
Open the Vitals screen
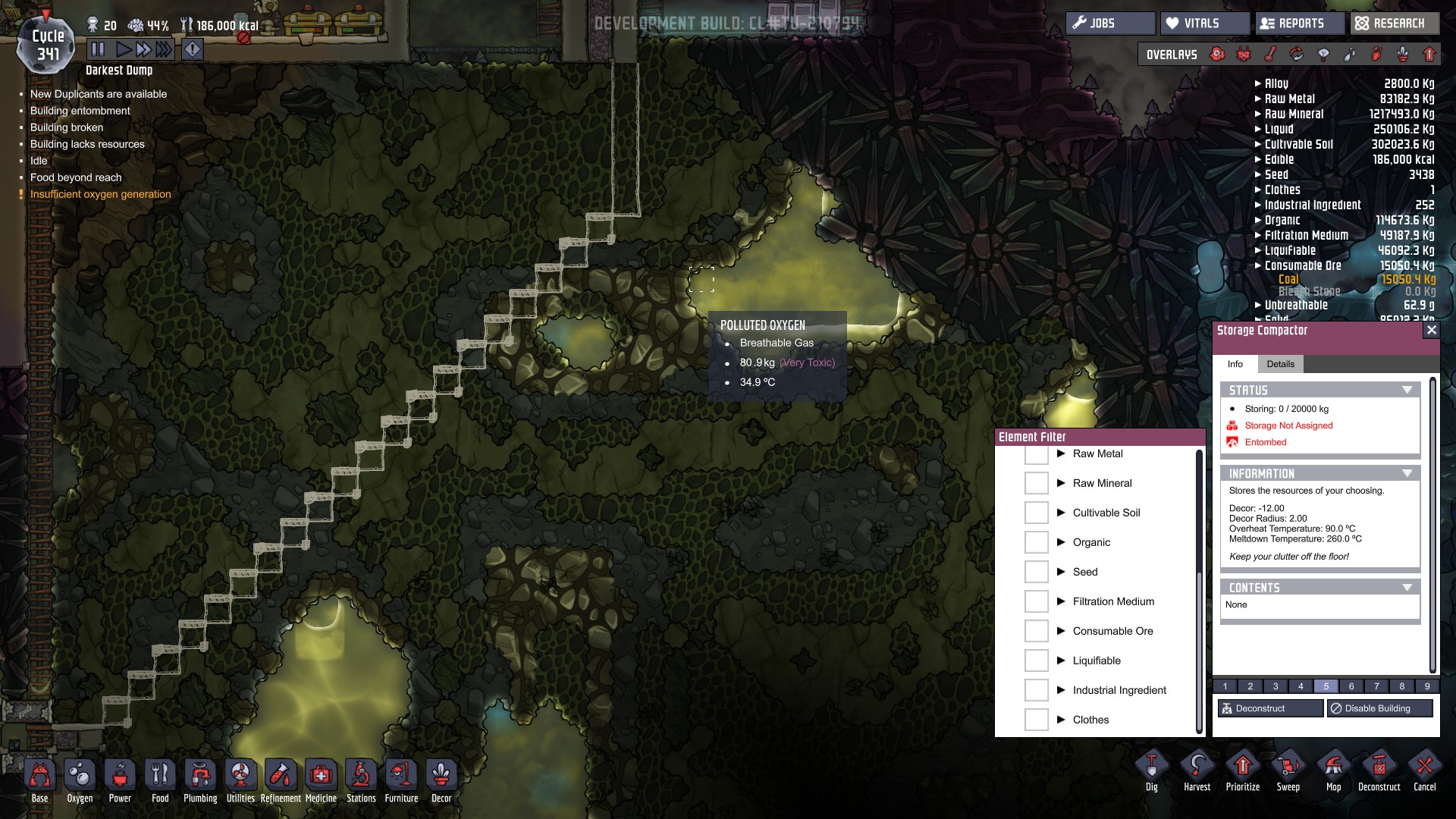(1203, 24)
